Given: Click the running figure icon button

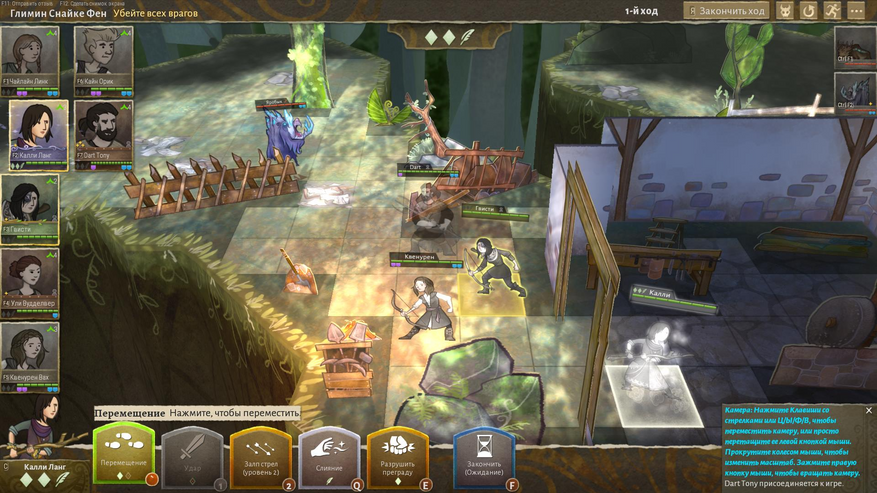Looking at the screenshot, I should [x=832, y=11].
